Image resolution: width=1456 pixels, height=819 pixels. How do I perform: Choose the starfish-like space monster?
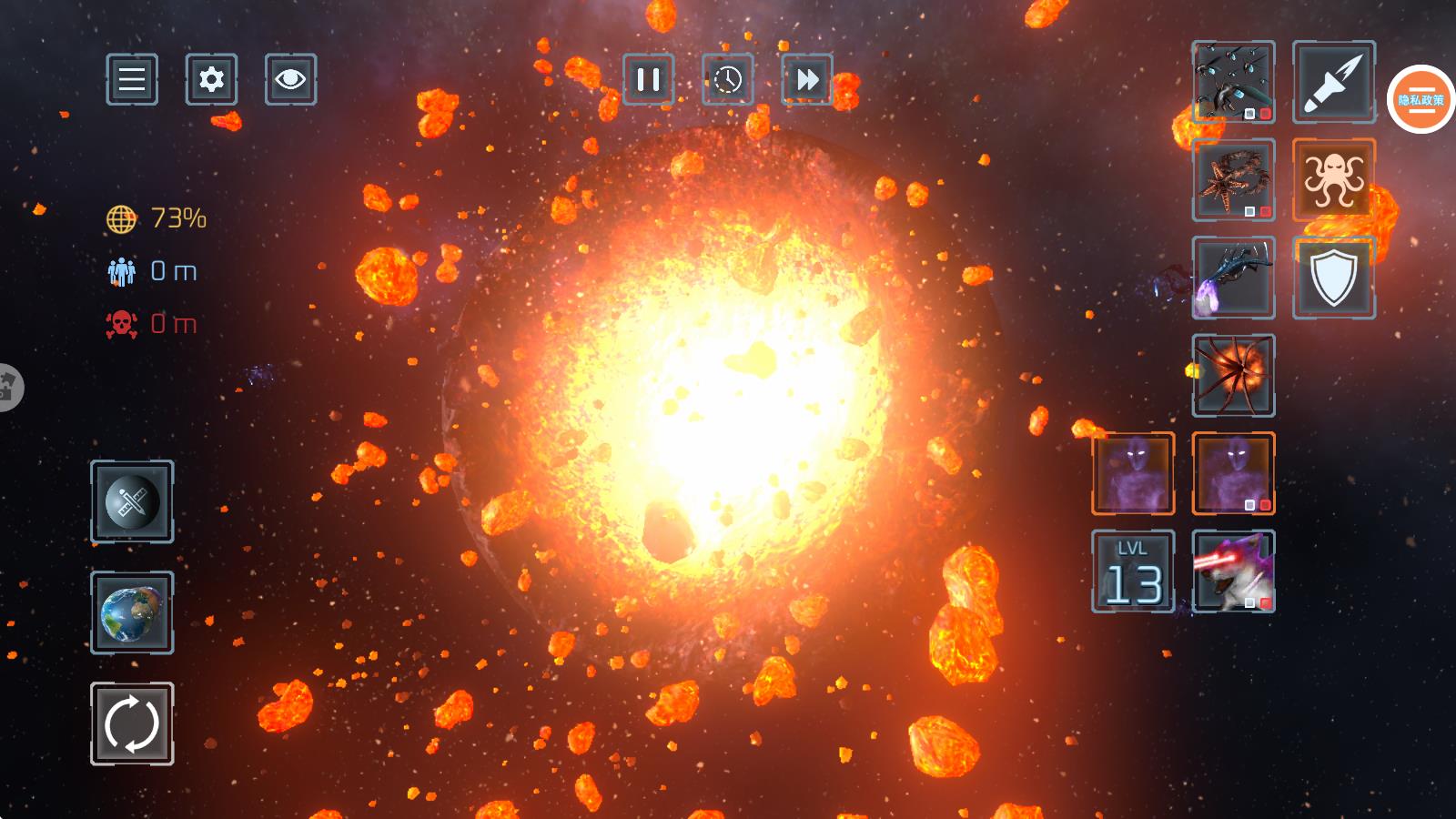point(1233,179)
